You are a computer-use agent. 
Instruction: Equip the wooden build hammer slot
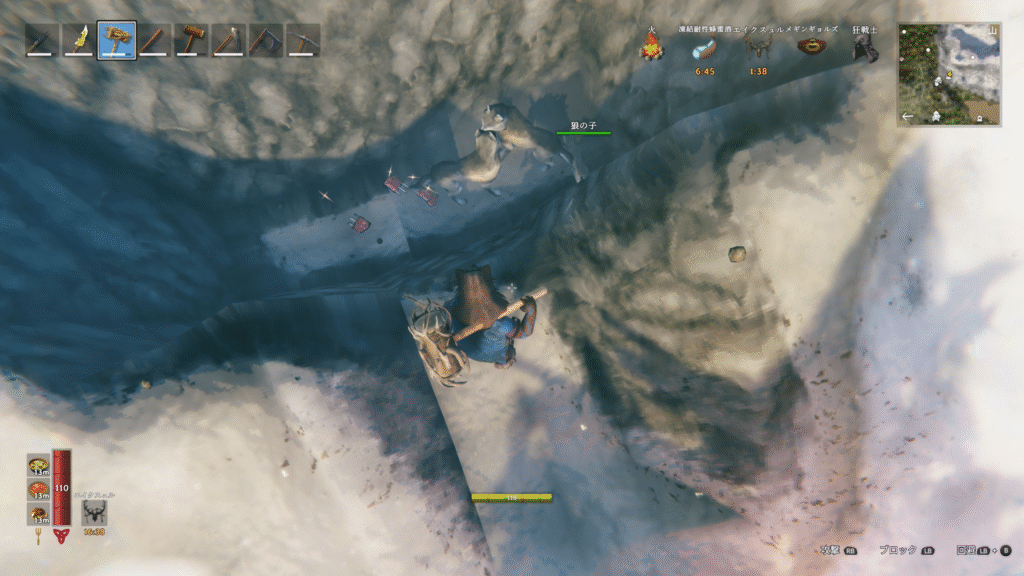[x=190, y=40]
